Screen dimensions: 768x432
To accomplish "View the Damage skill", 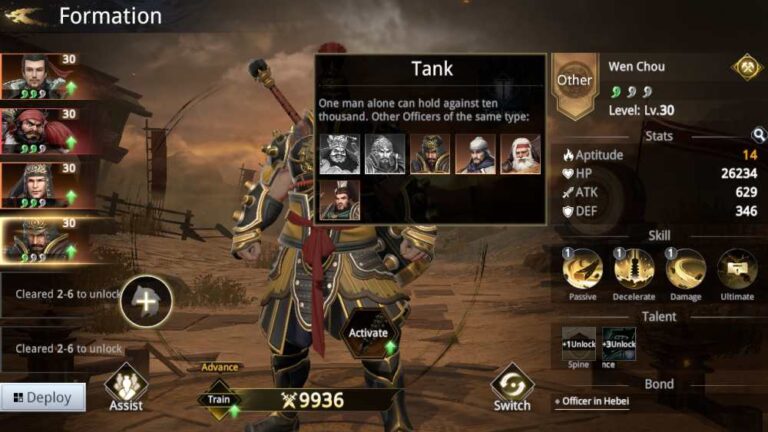I will click(686, 270).
